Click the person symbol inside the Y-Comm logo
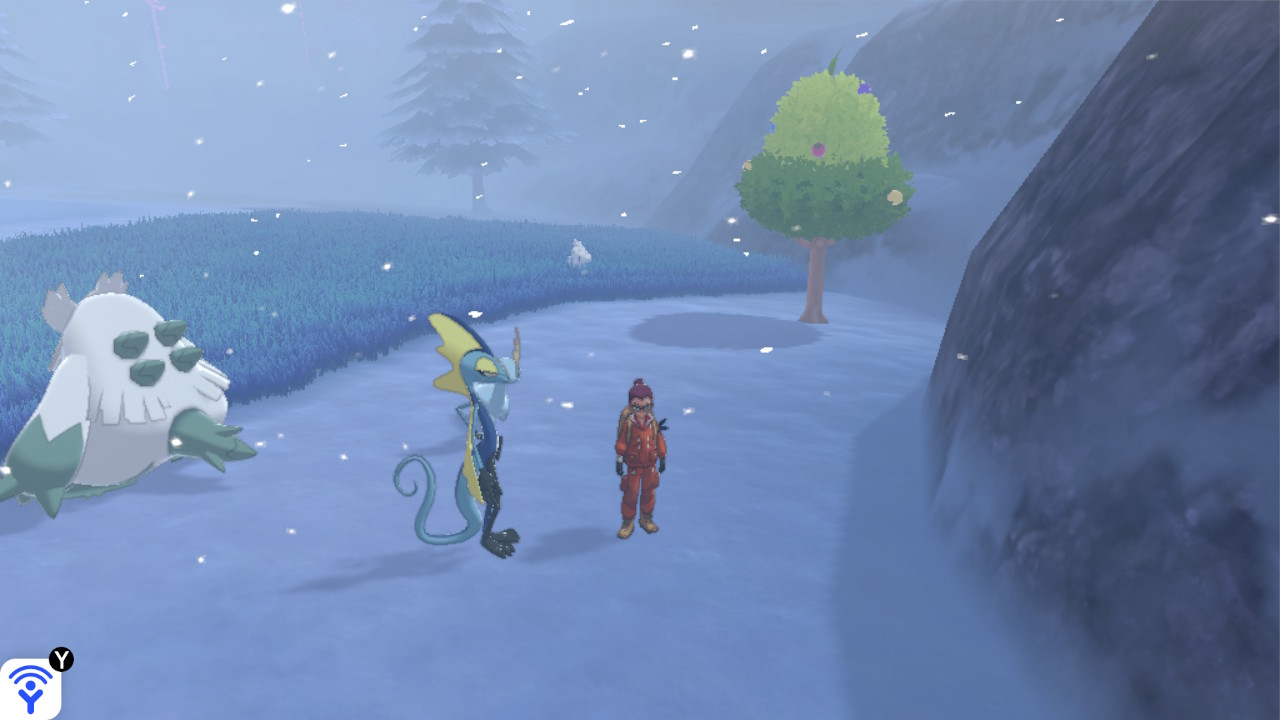The image size is (1280, 720). (29, 693)
